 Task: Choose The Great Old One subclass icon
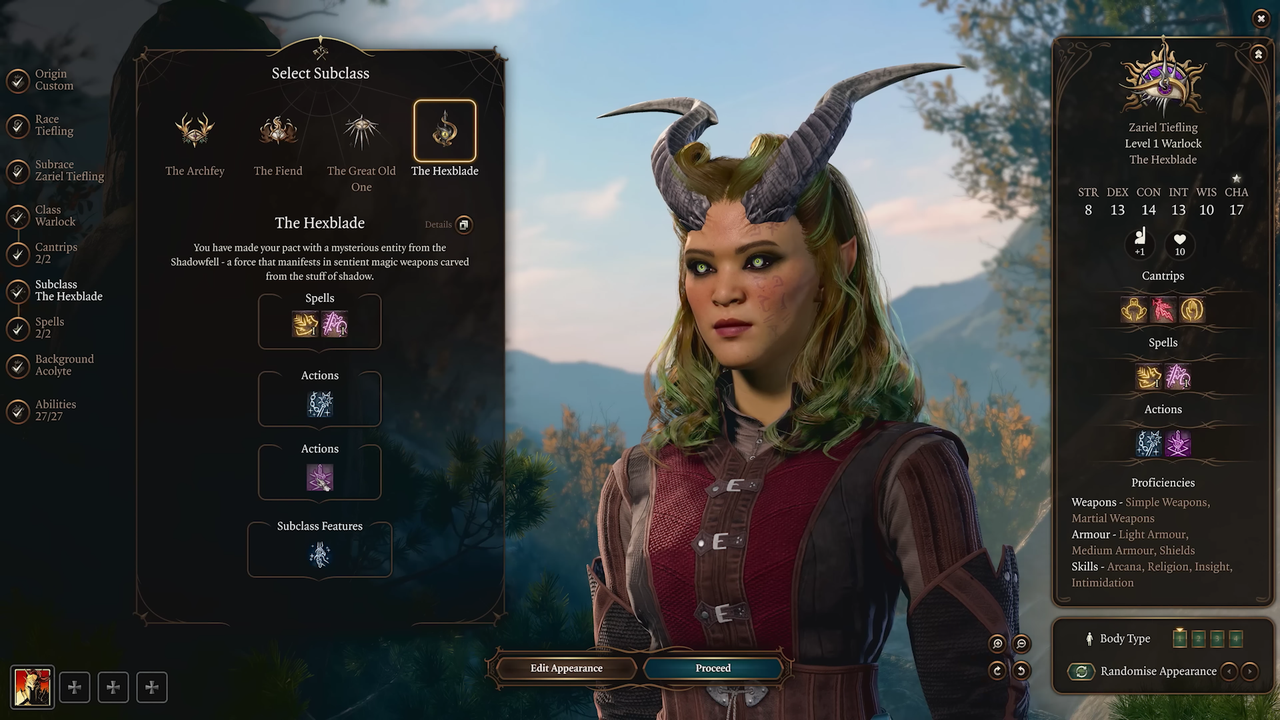coord(361,130)
